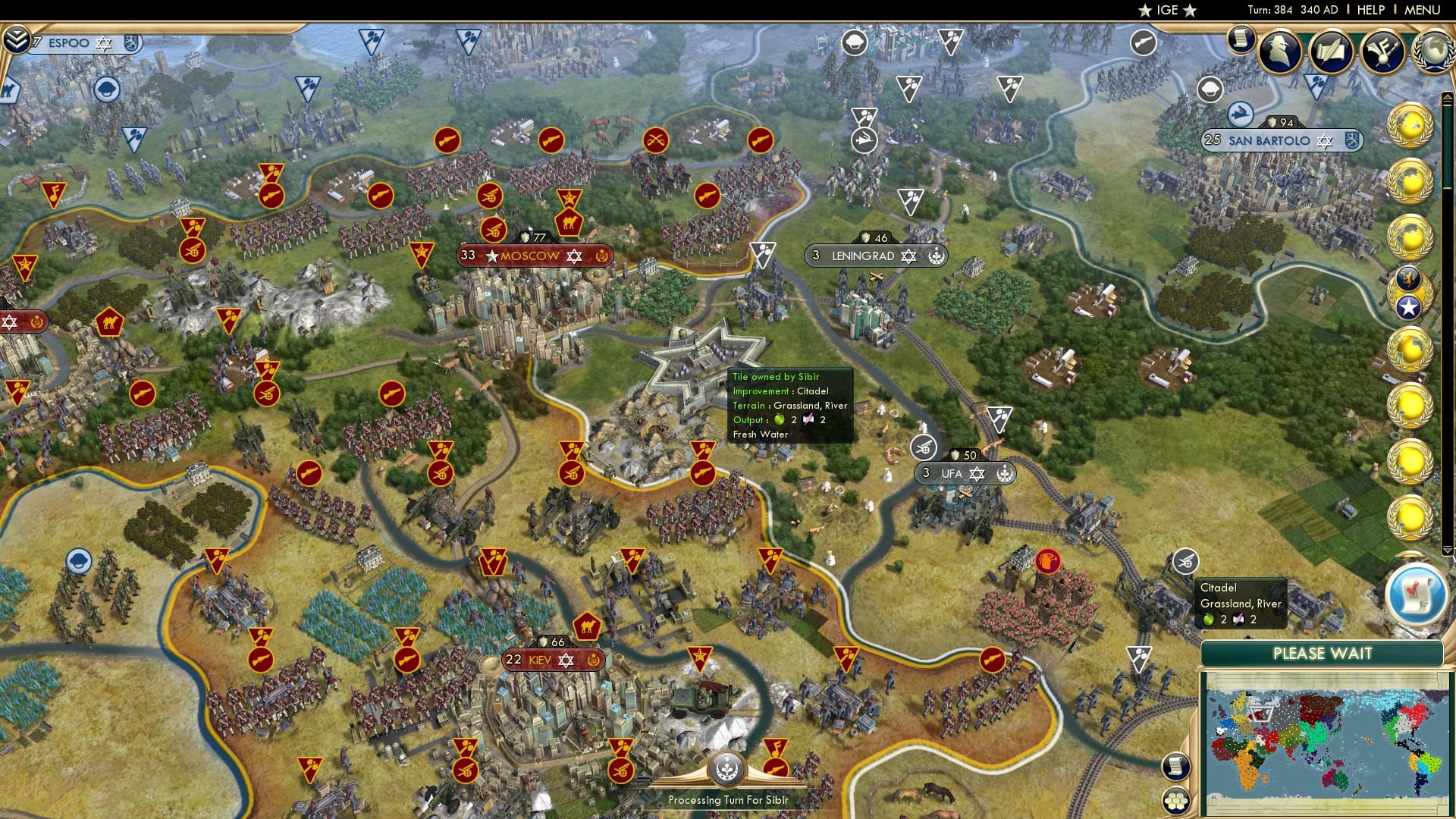Click the IGE star label in the top bar

(x=1168, y=10)
